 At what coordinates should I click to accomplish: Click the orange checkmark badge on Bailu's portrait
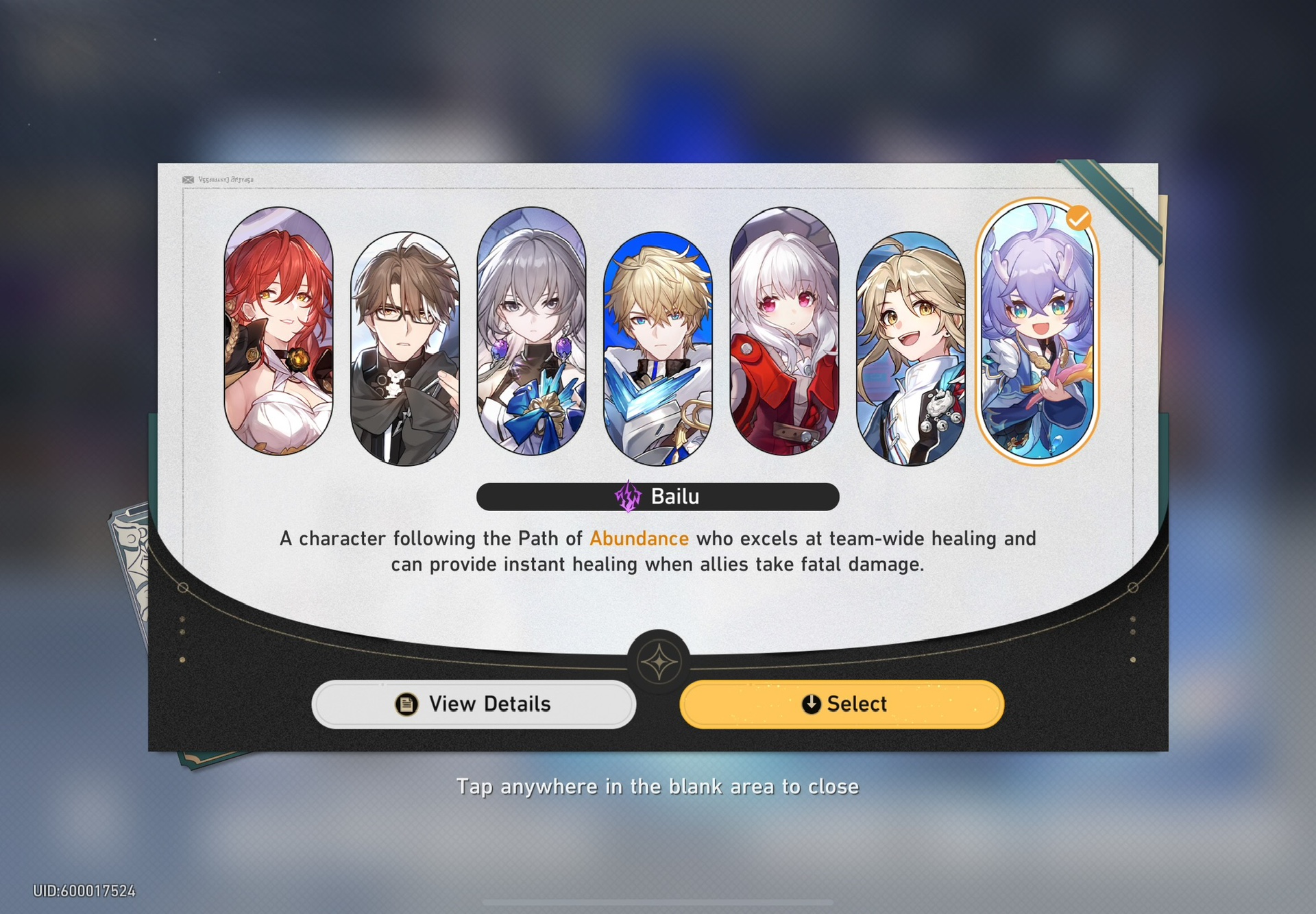pyautogui.click(x=1080, y=218)
